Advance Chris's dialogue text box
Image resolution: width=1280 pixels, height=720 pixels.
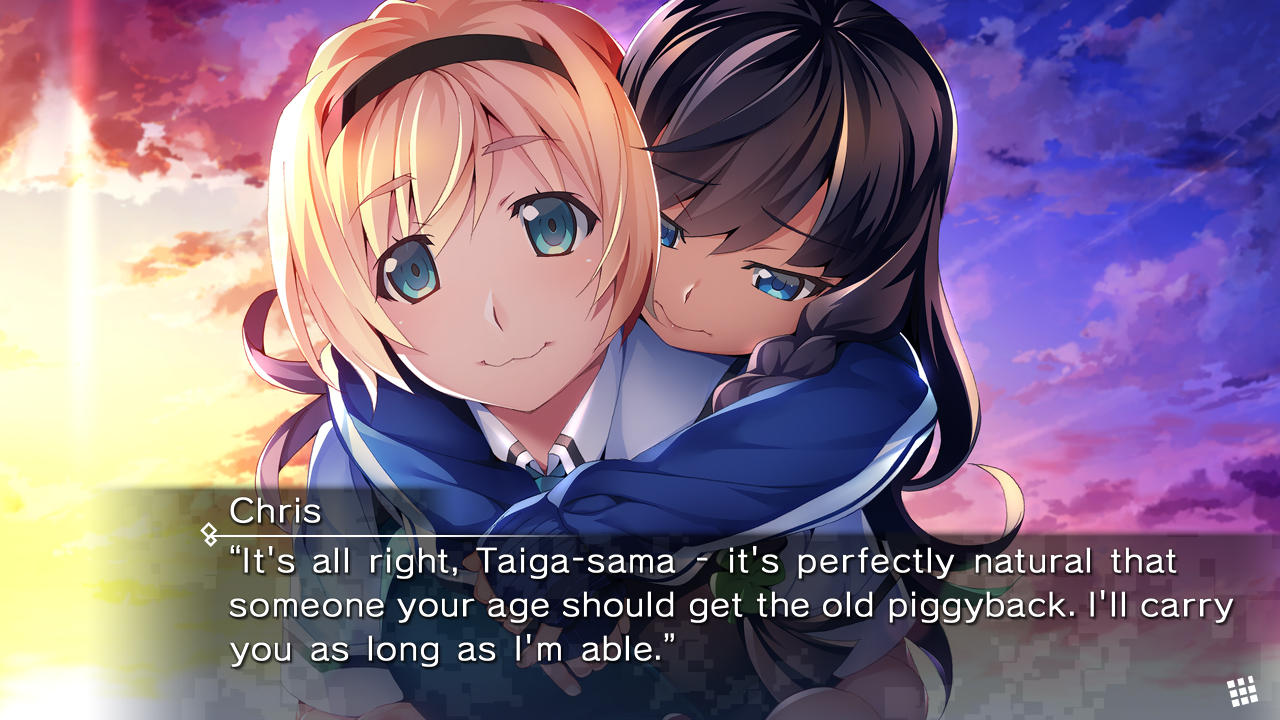click(700, 606)
